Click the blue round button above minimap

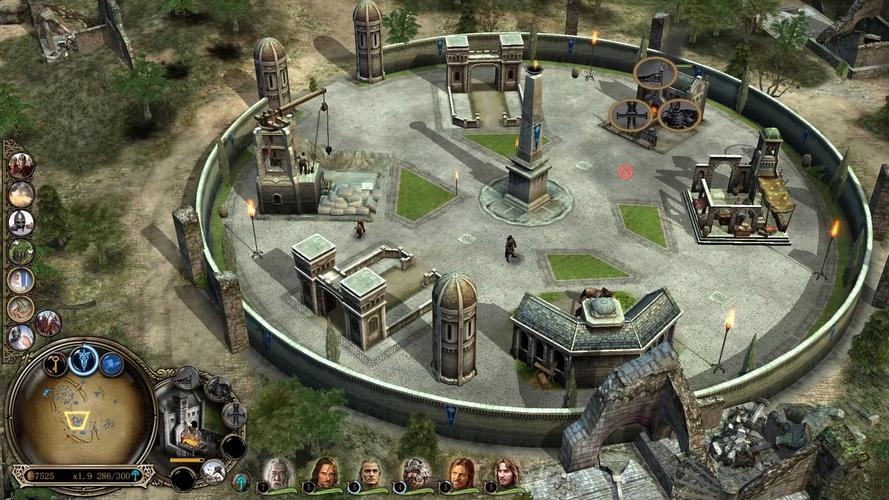111,365
